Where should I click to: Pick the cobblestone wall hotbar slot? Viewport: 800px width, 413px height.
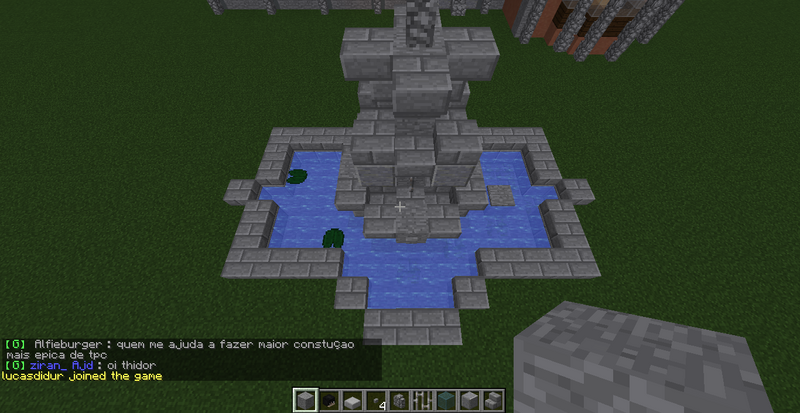point(398,401)
